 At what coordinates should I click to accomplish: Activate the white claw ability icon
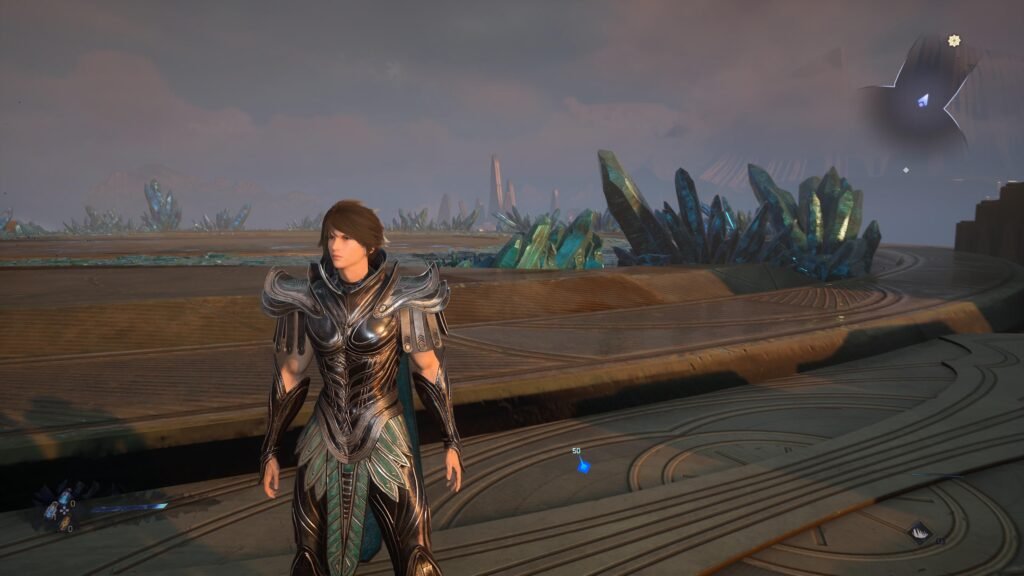(919, 532)
